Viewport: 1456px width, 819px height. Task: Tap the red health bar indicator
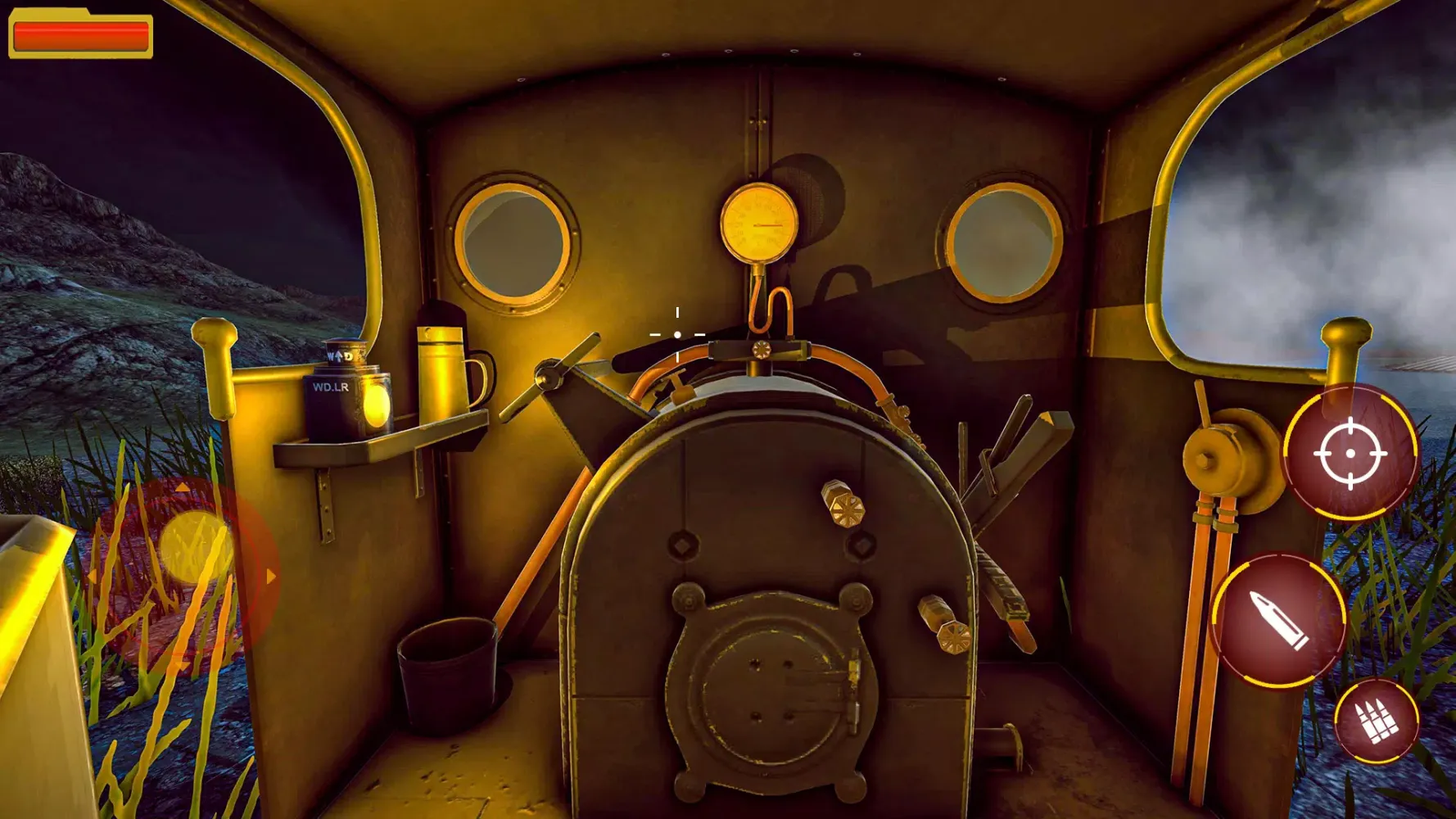click(x=80, y=34)
